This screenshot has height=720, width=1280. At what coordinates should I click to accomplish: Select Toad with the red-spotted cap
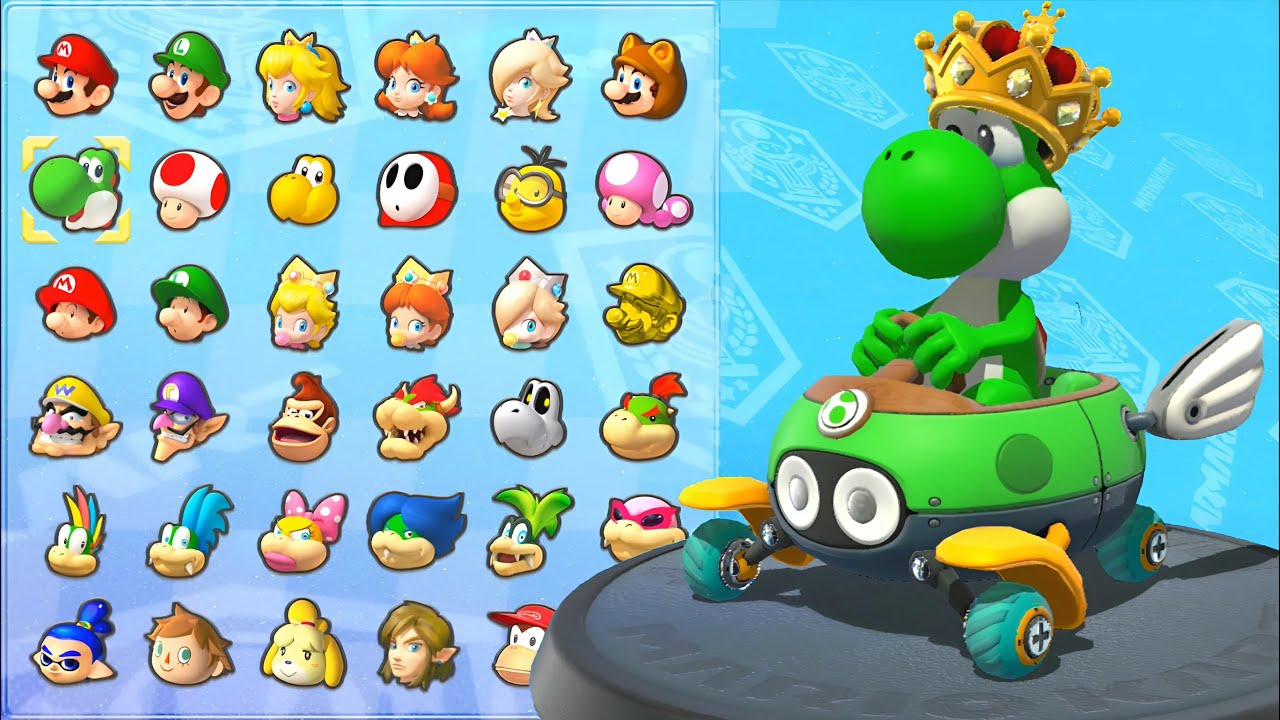[190, 190]
